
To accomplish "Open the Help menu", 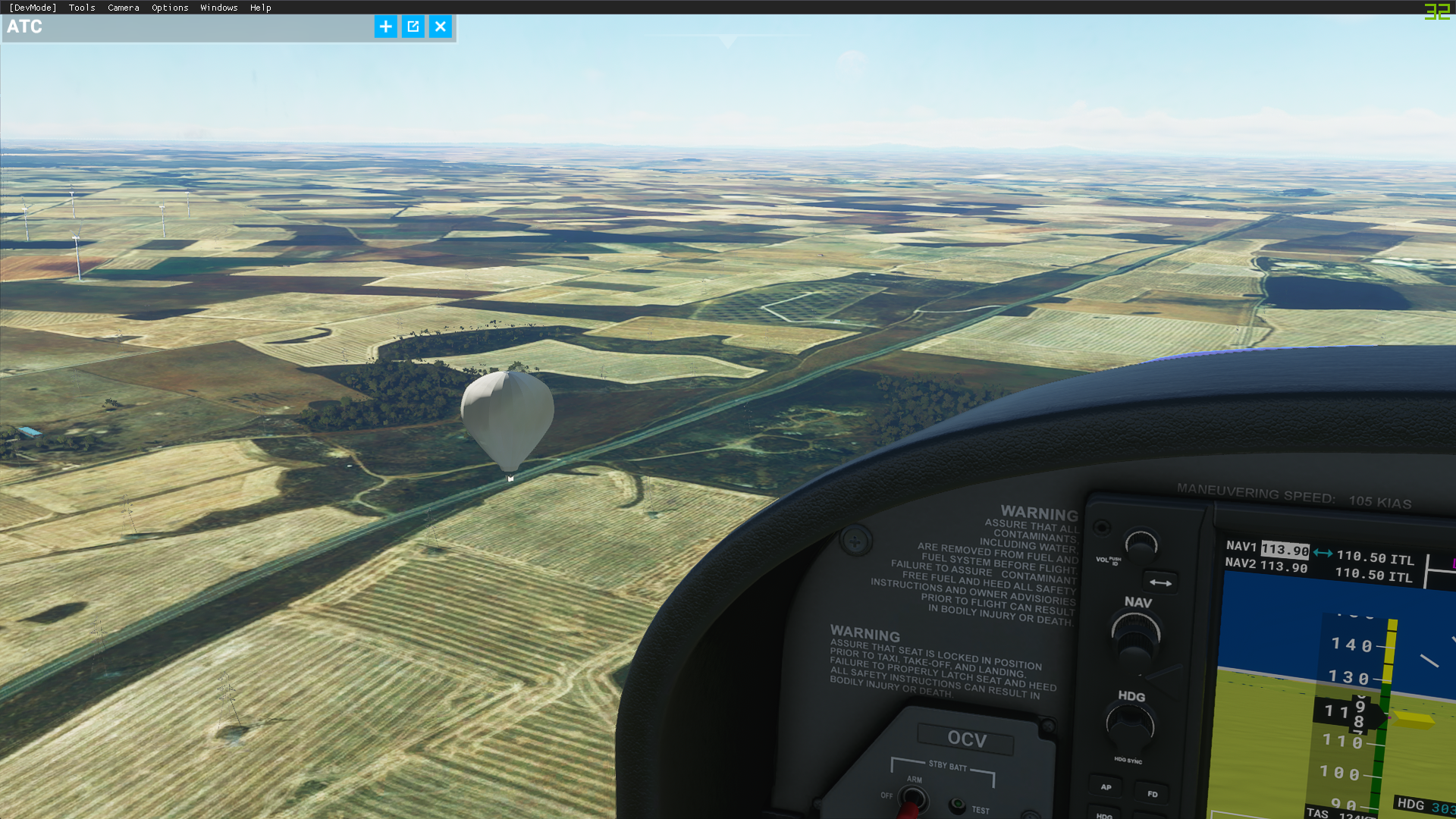I will pos(261,8).
